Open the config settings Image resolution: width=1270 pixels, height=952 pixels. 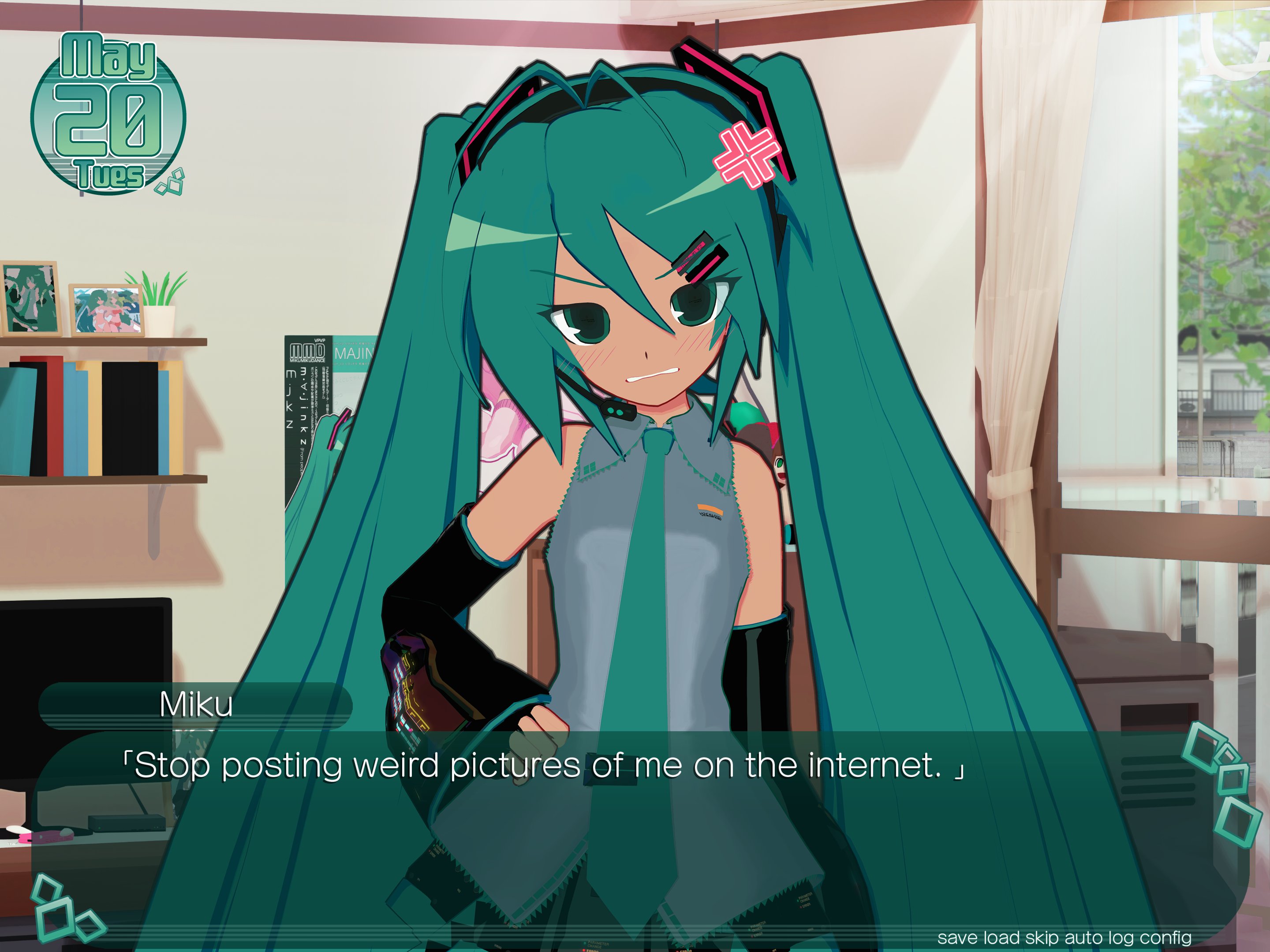(x=1165, y=937)
